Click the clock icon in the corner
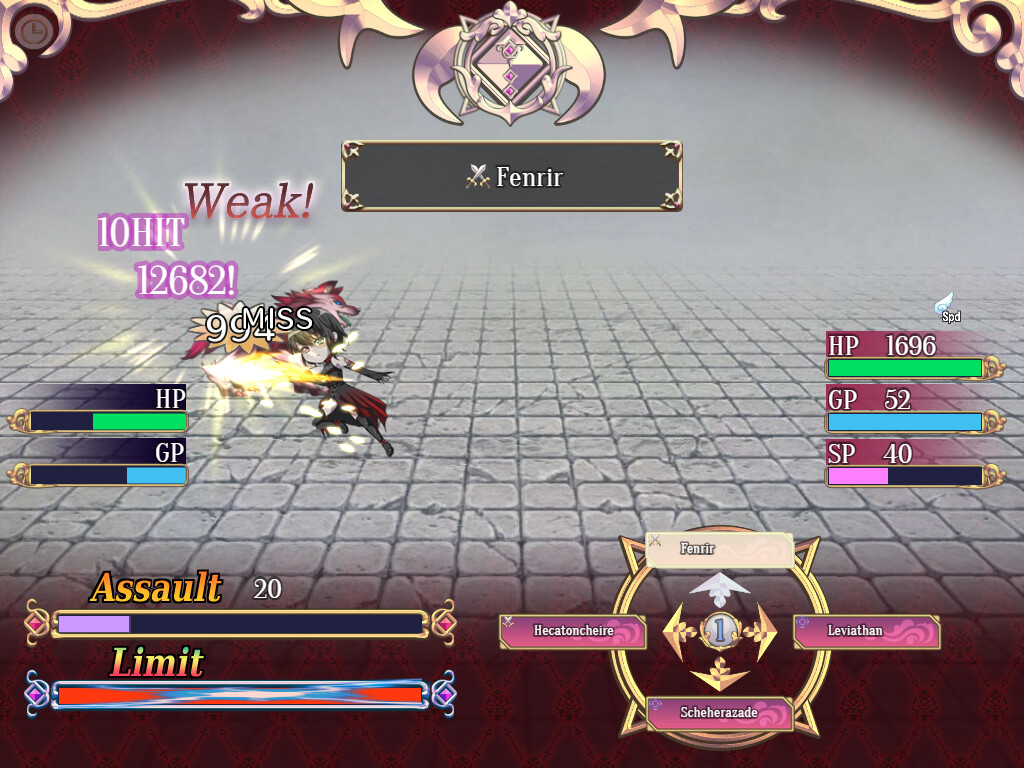Viewport: 1024px width, 768px height. pyautogui.click(x=33, y=32)
